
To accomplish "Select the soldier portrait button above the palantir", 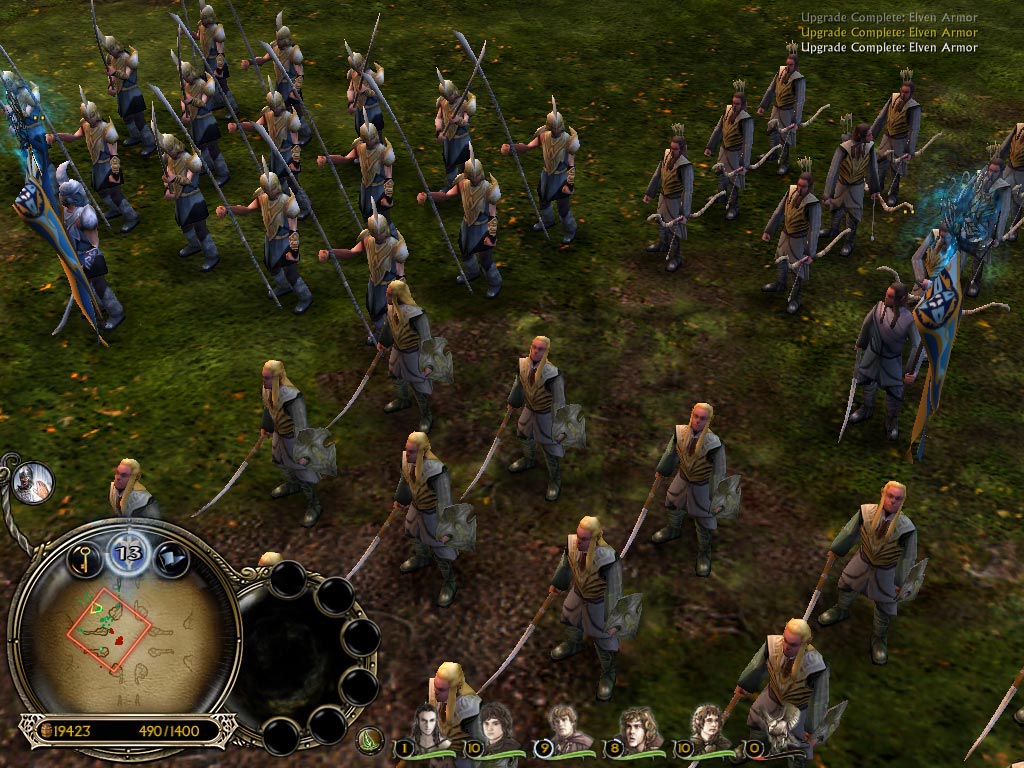I will coord(33,483).
